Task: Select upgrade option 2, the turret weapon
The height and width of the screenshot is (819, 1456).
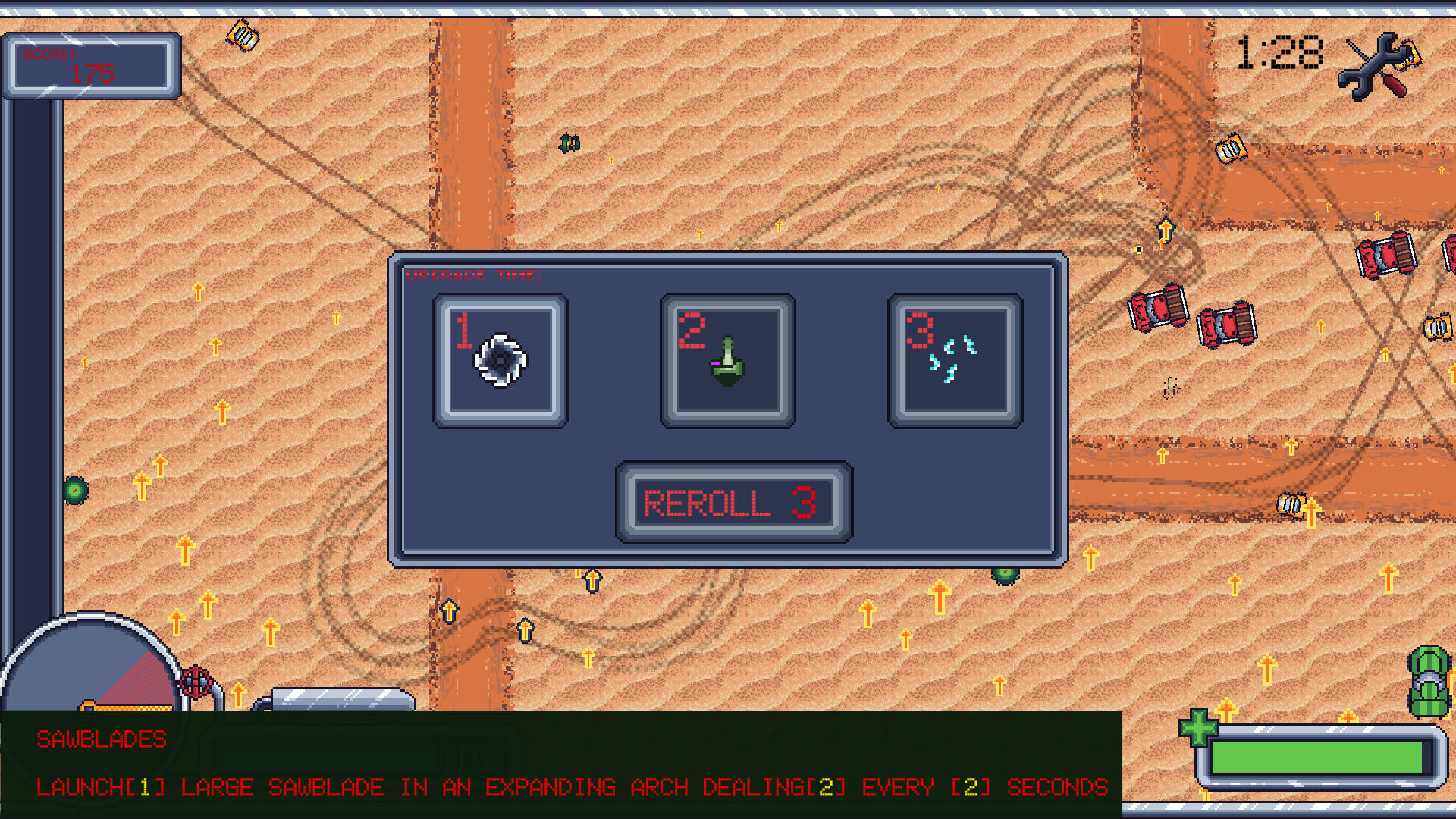Action: [x=726, y=358]
